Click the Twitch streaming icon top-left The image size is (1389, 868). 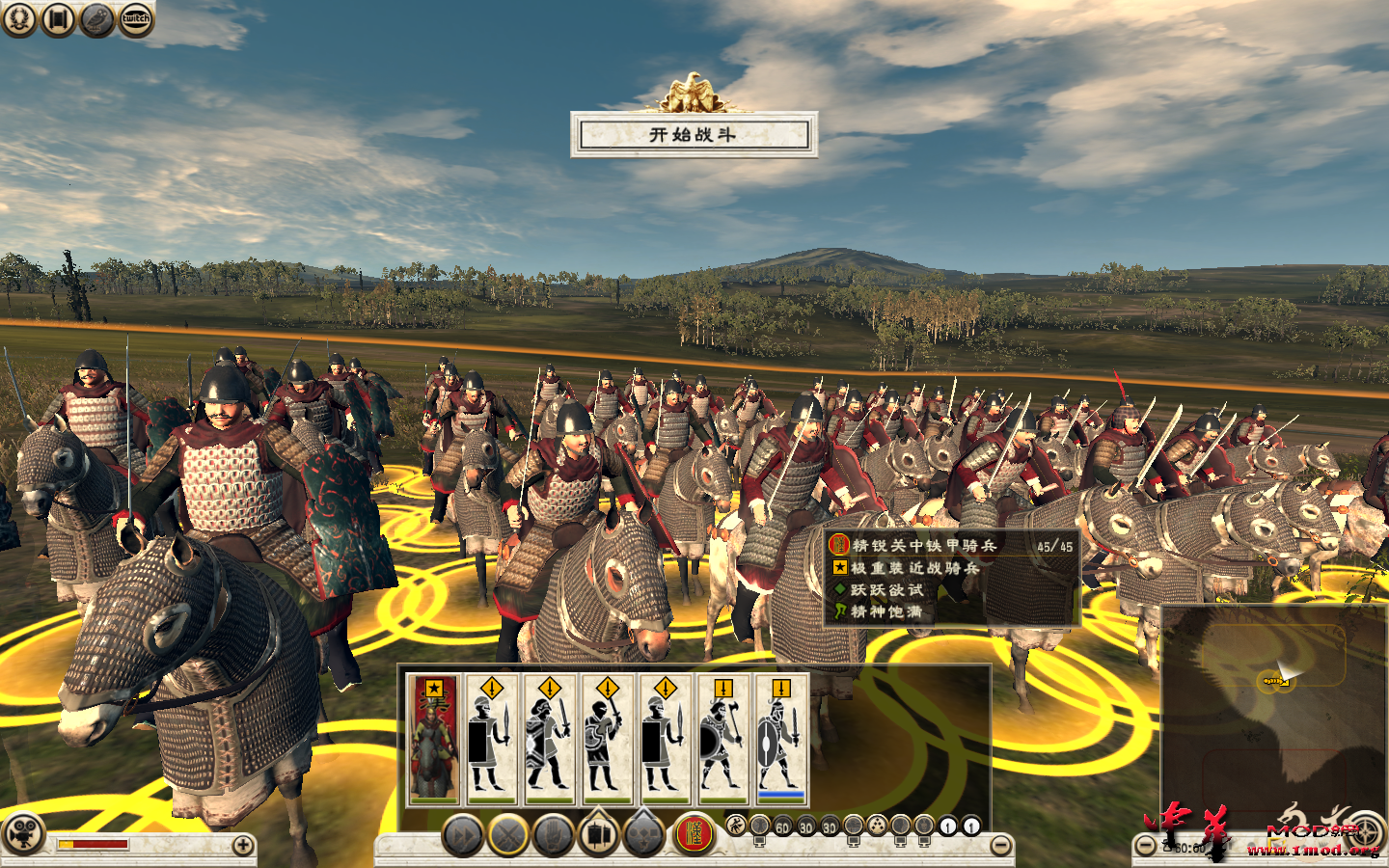pyautogui.click(x=134, y=18)
